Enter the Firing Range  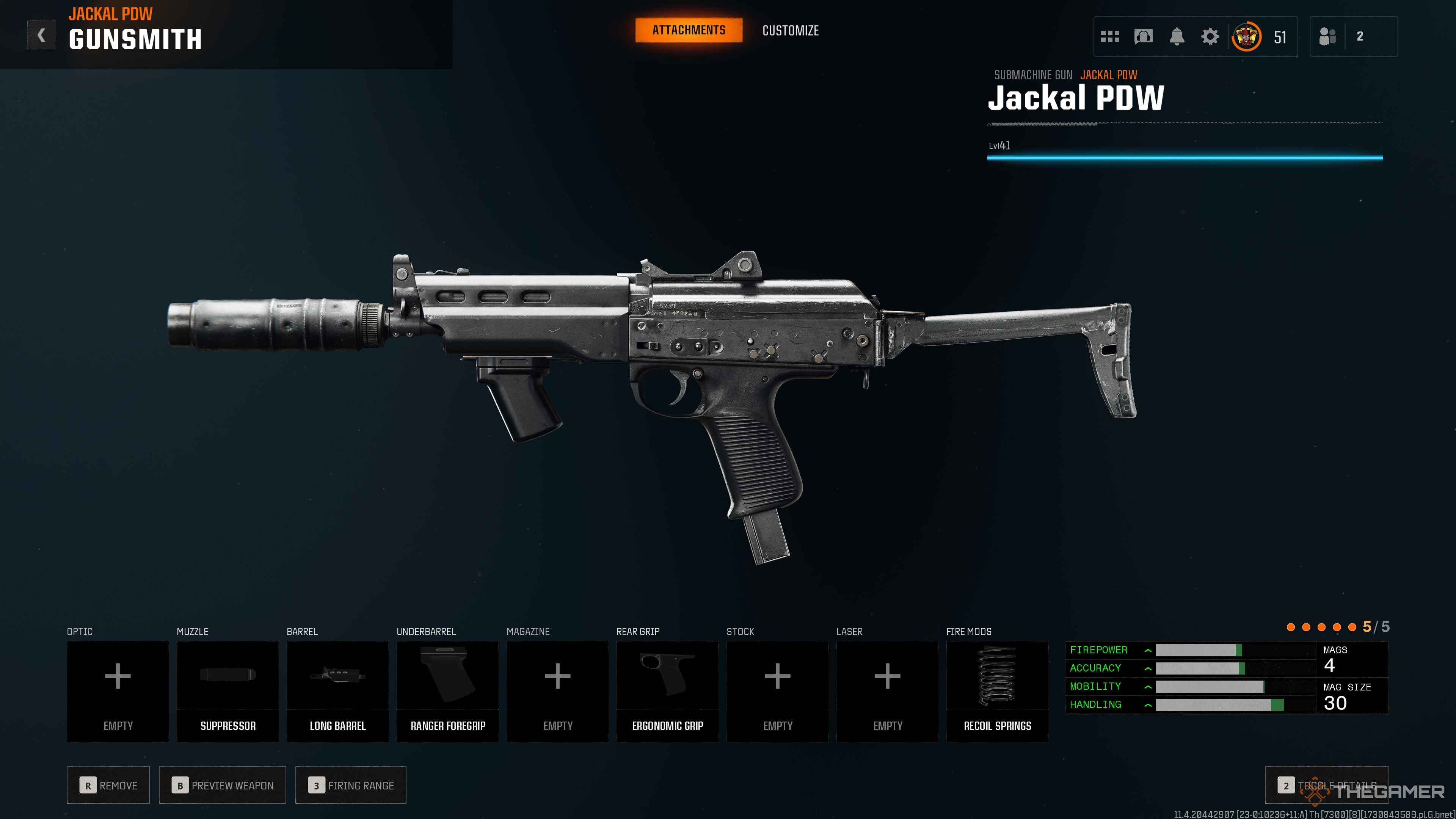(350, 785)
